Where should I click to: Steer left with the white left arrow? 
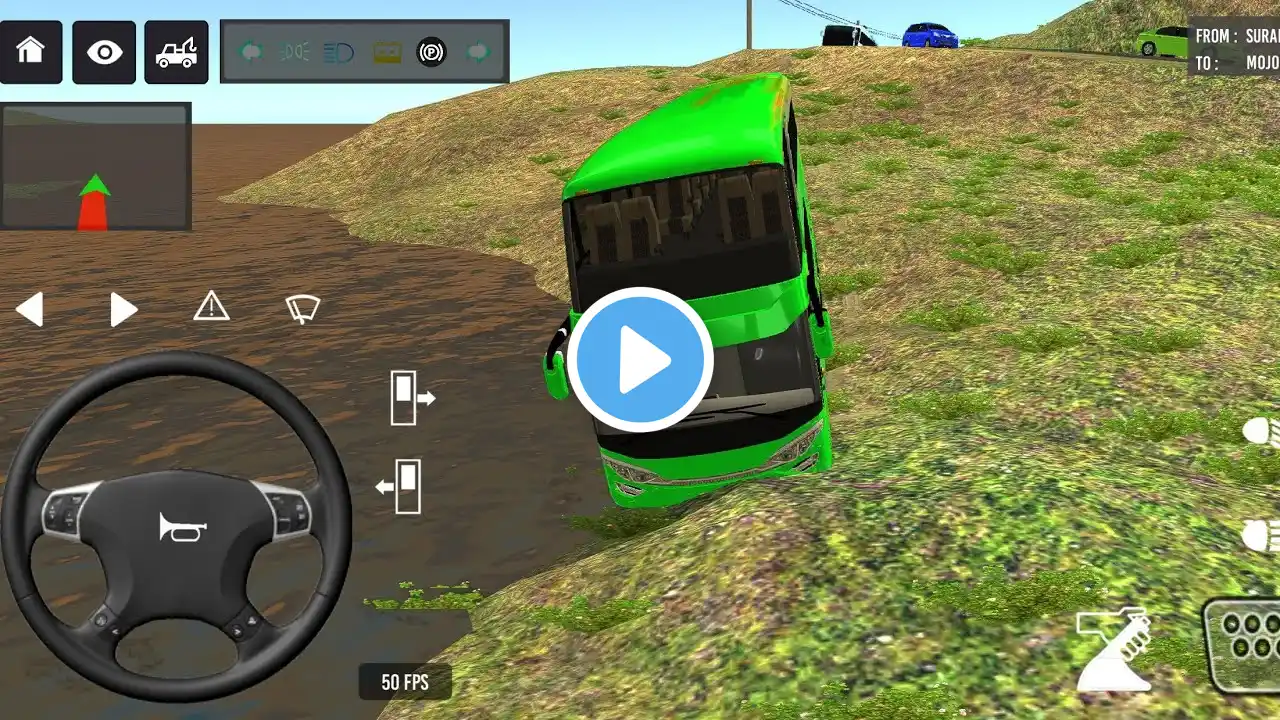click(x=30, y=310)
